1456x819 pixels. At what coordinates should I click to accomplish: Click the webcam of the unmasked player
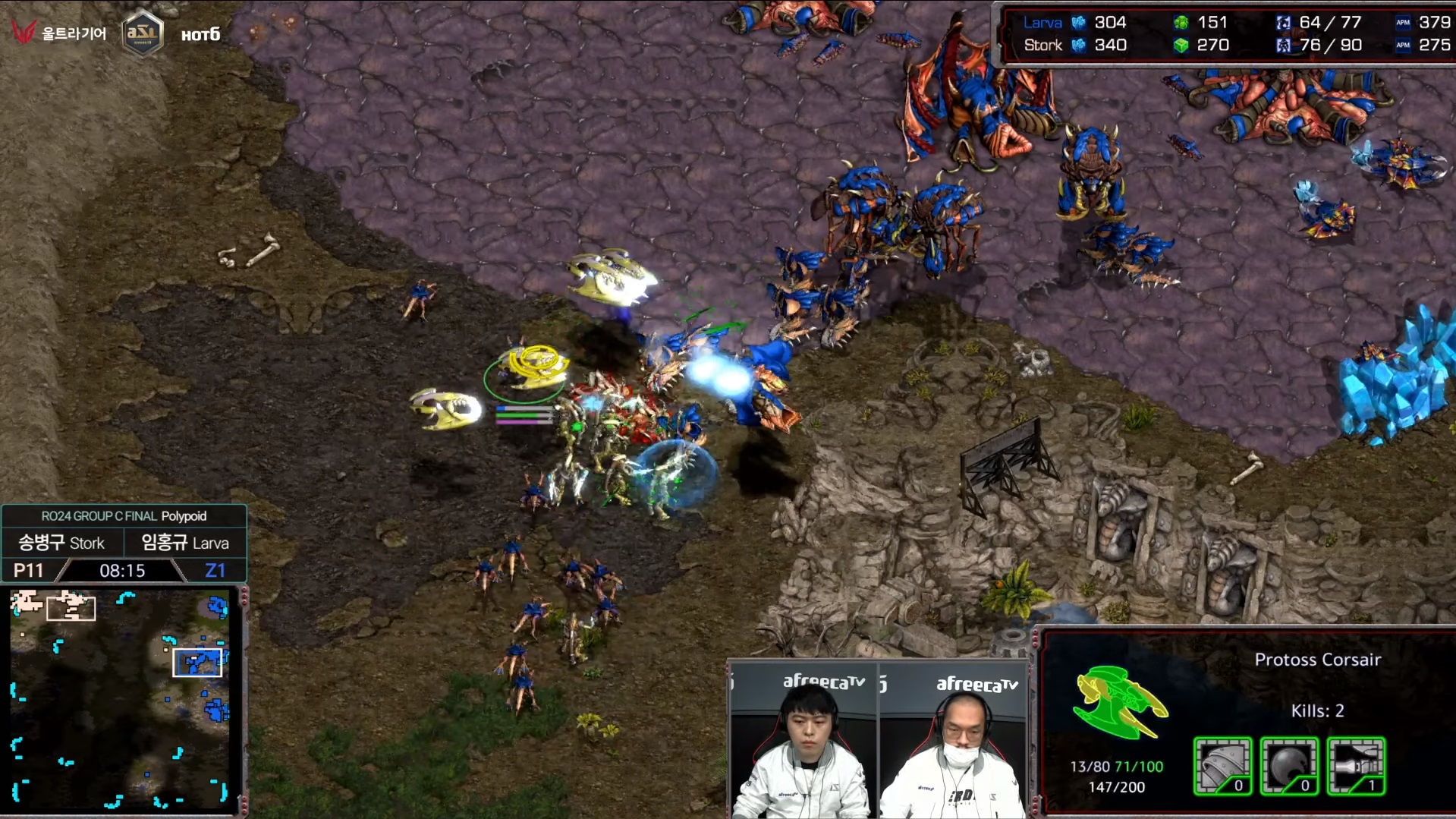click(804, 742)
